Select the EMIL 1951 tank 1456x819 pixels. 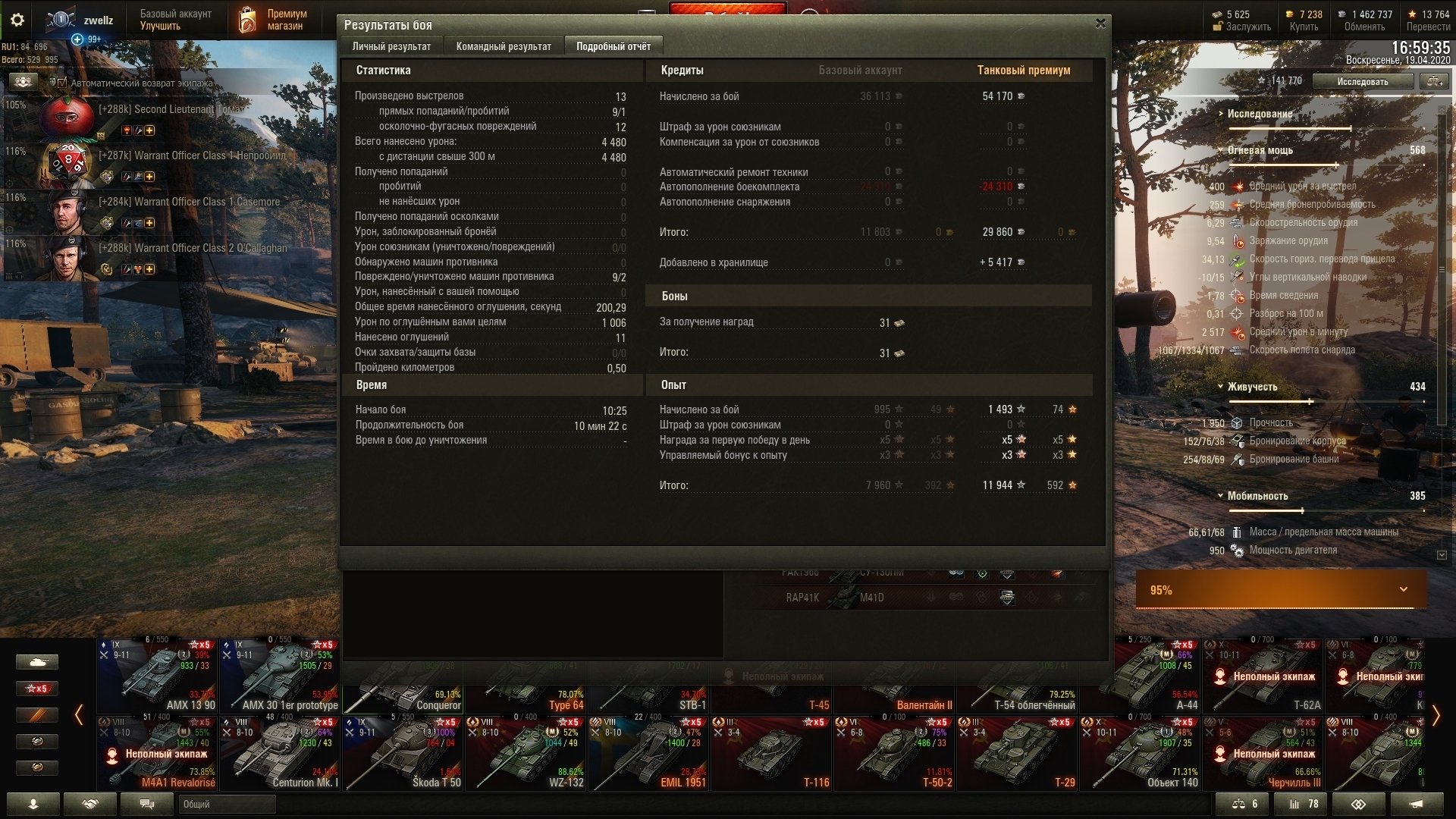point(649,752)
